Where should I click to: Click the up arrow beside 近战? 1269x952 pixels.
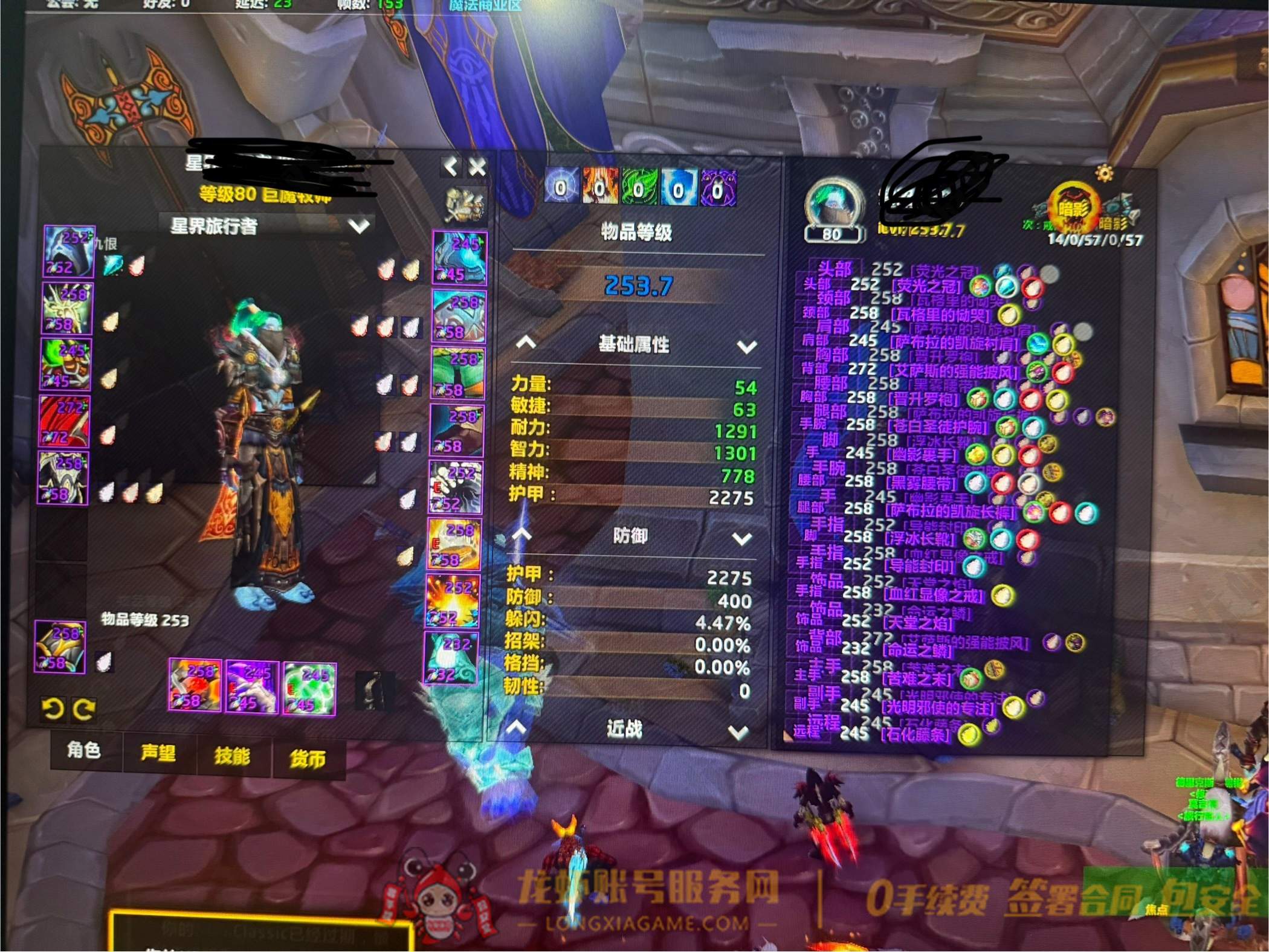pyautogui.click(x=516, y=728)
